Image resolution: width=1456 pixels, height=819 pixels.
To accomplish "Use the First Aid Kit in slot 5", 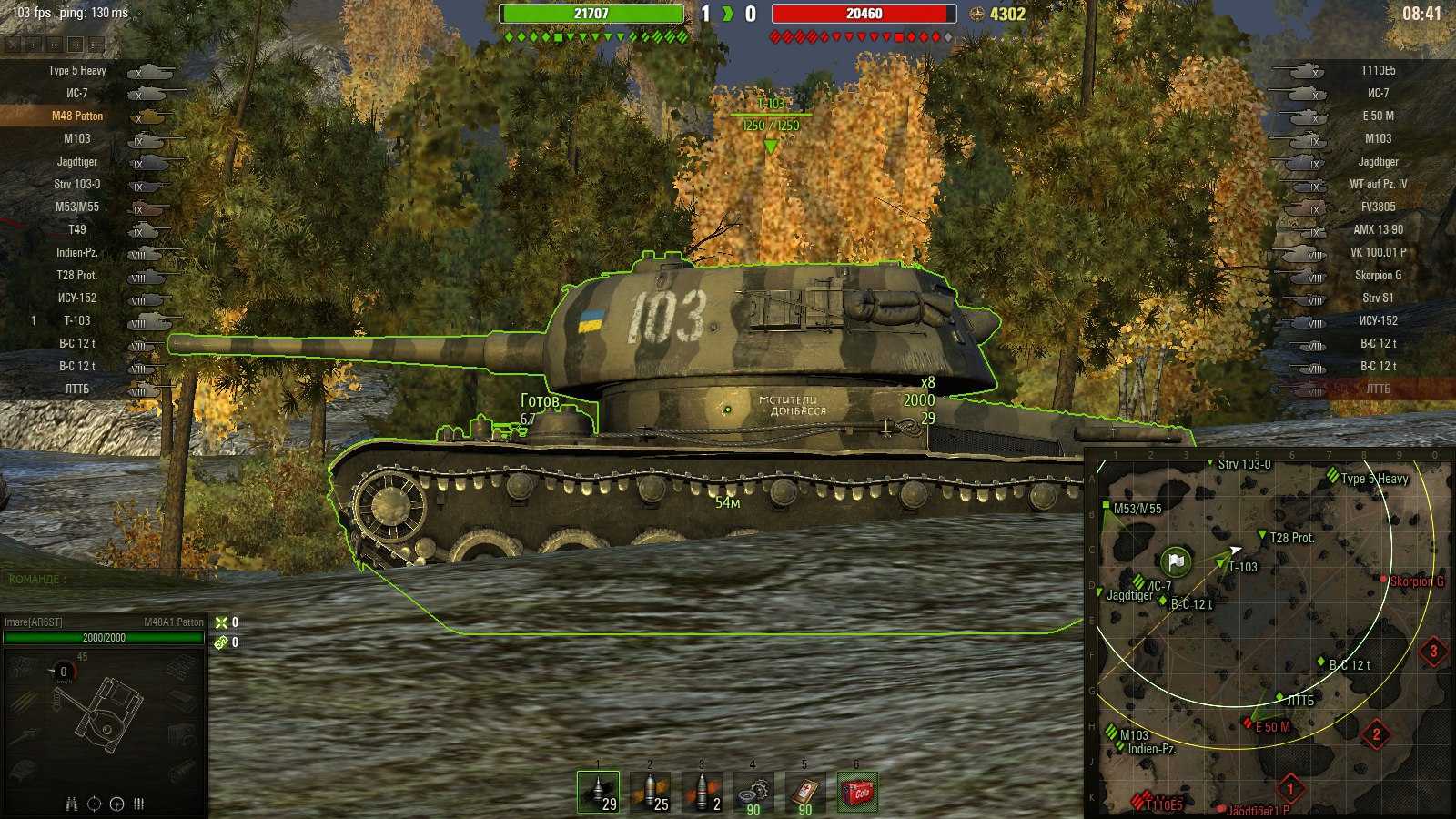I will tap(805, 790).
